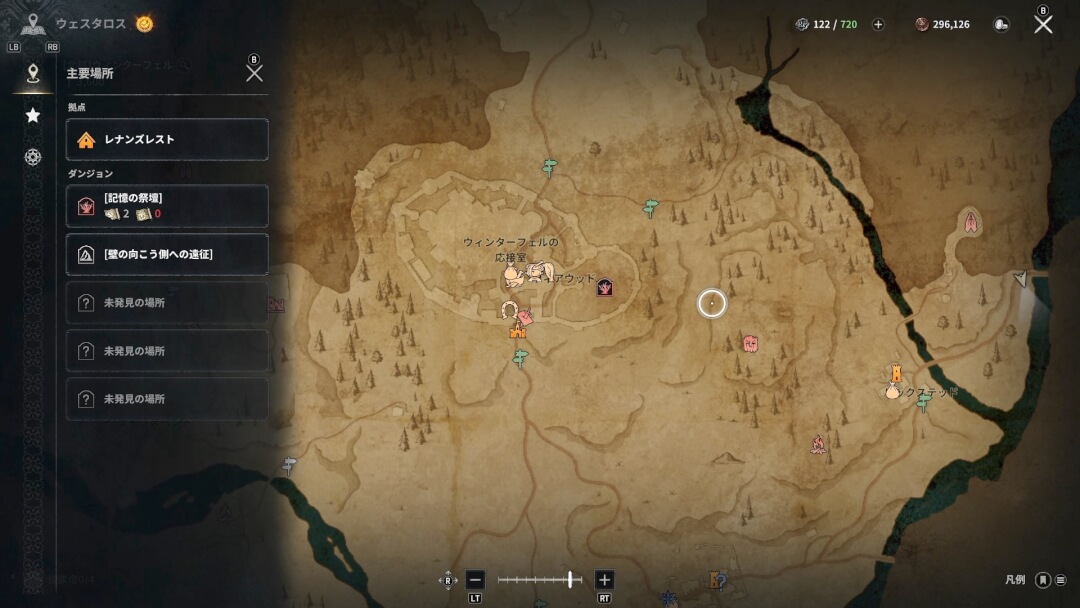Choose the 壁の向こう側への遠征 dungeon entry
Image resolution: width=1080 pixels, height=608 pixels.
(167, 254)
